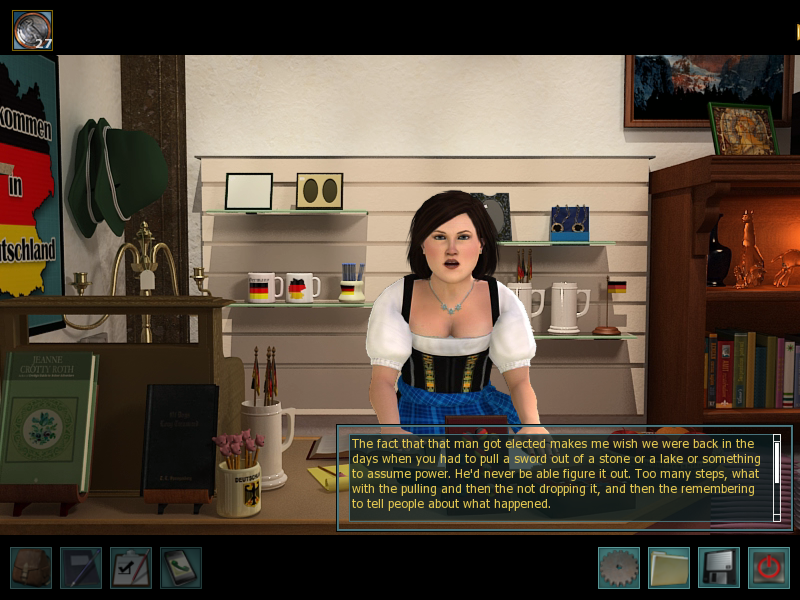Viewport: 800px width, 600px height.
Task: Save game with the floppy disk icon
Action: tap(718, 568)
